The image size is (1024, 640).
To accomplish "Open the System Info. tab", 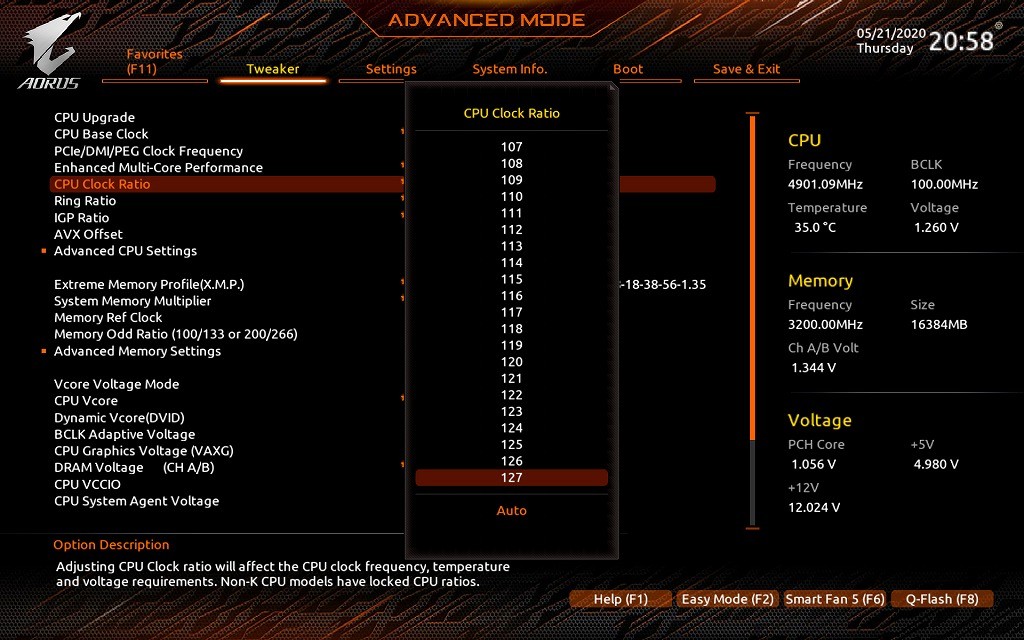I will [x=510, y=69].
